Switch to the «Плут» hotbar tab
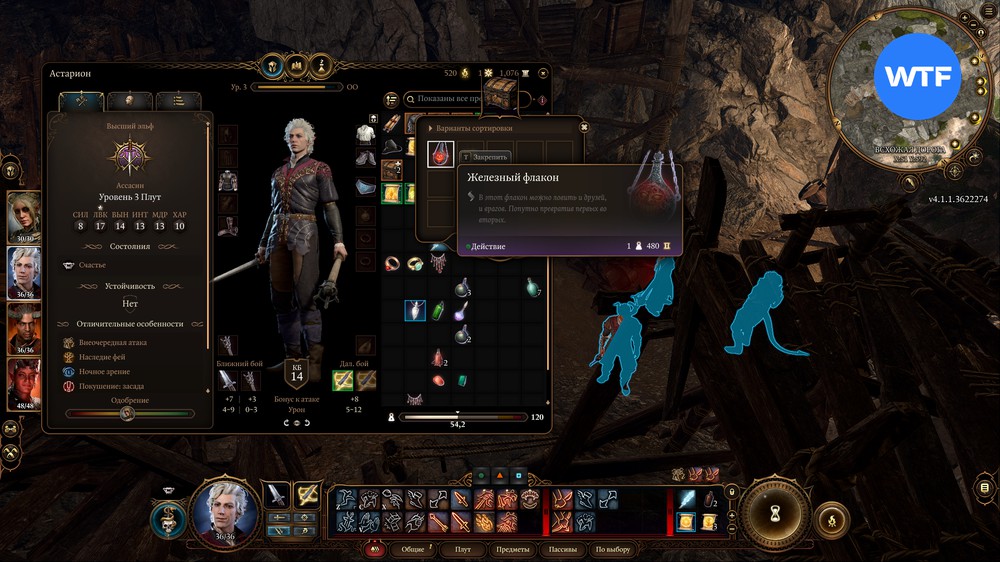The width and height of the screenshot is (1000, 562). pos(463,550)
